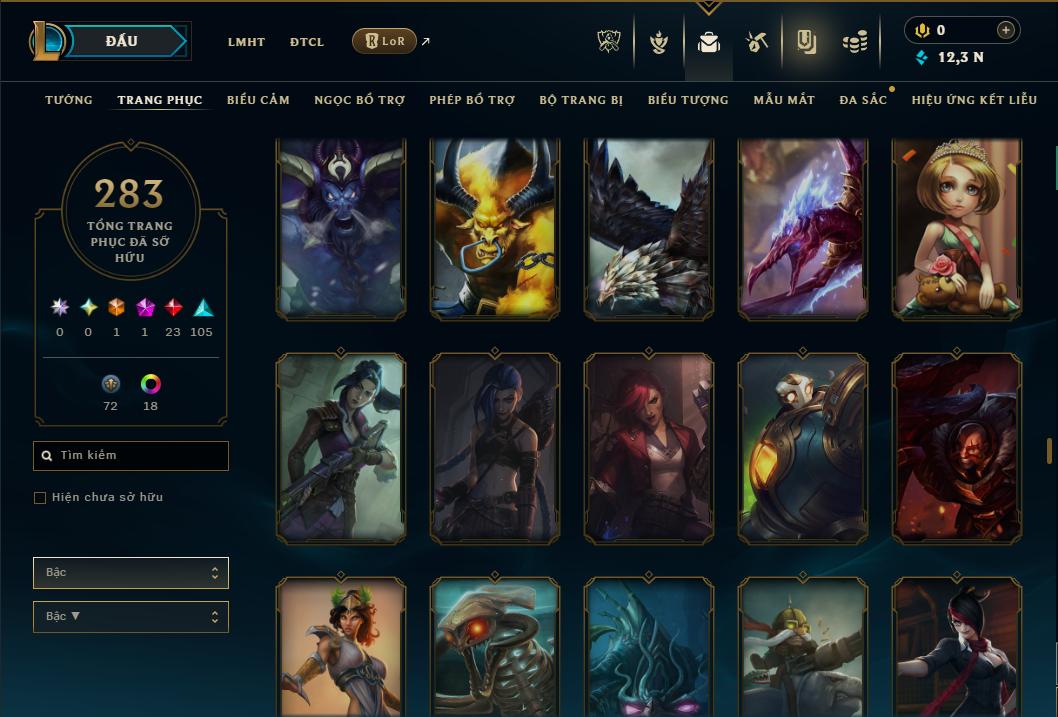The image size is (1058, 717).
Task: Toggle the Hiện chưa sở hữu checkbox
Action: click(x=40, y=498)
